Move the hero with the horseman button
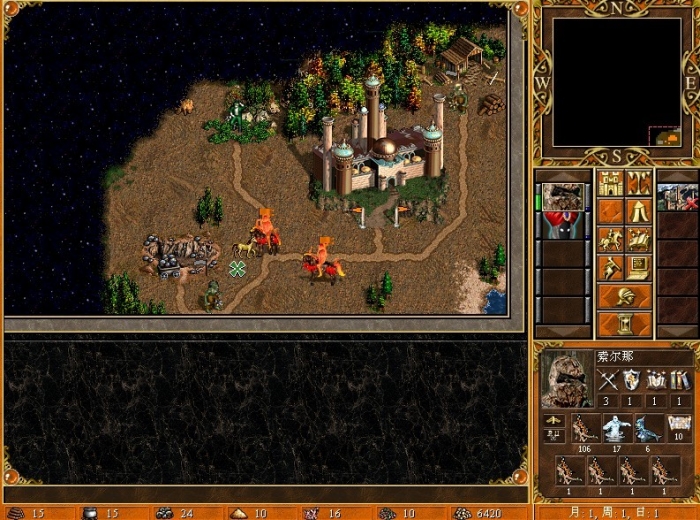This screenshot has height=520, width=700. coord(610,240)
